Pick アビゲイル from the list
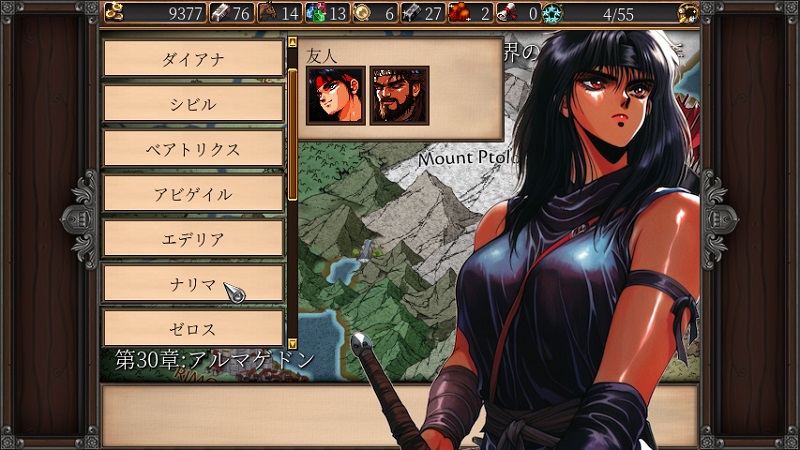Image resolution: width=800 pixels, height=450 pixels. 193,193
